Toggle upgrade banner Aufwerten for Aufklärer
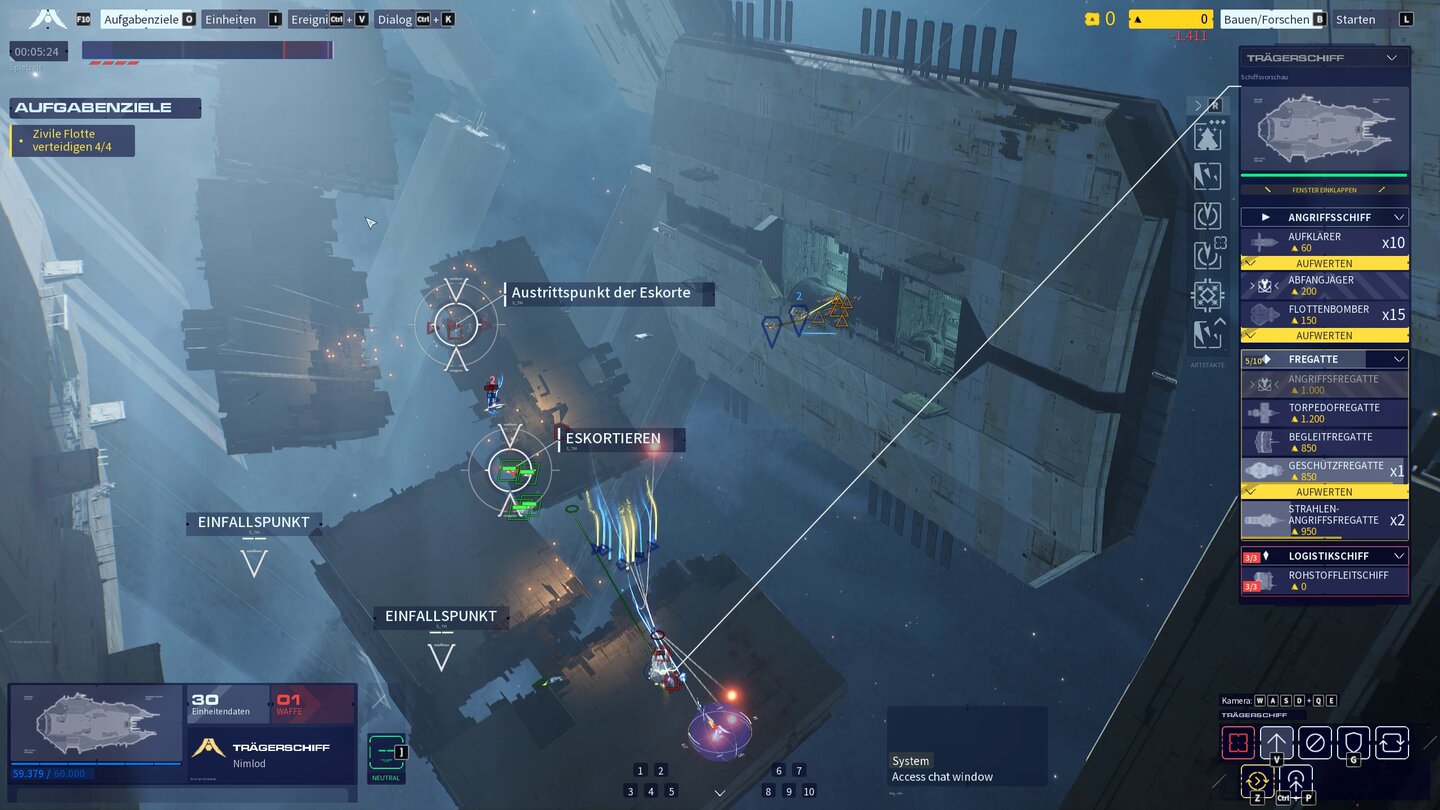Image resolution: width=1440 pixels, height=810 pixels. click(x=1324, y=263)
